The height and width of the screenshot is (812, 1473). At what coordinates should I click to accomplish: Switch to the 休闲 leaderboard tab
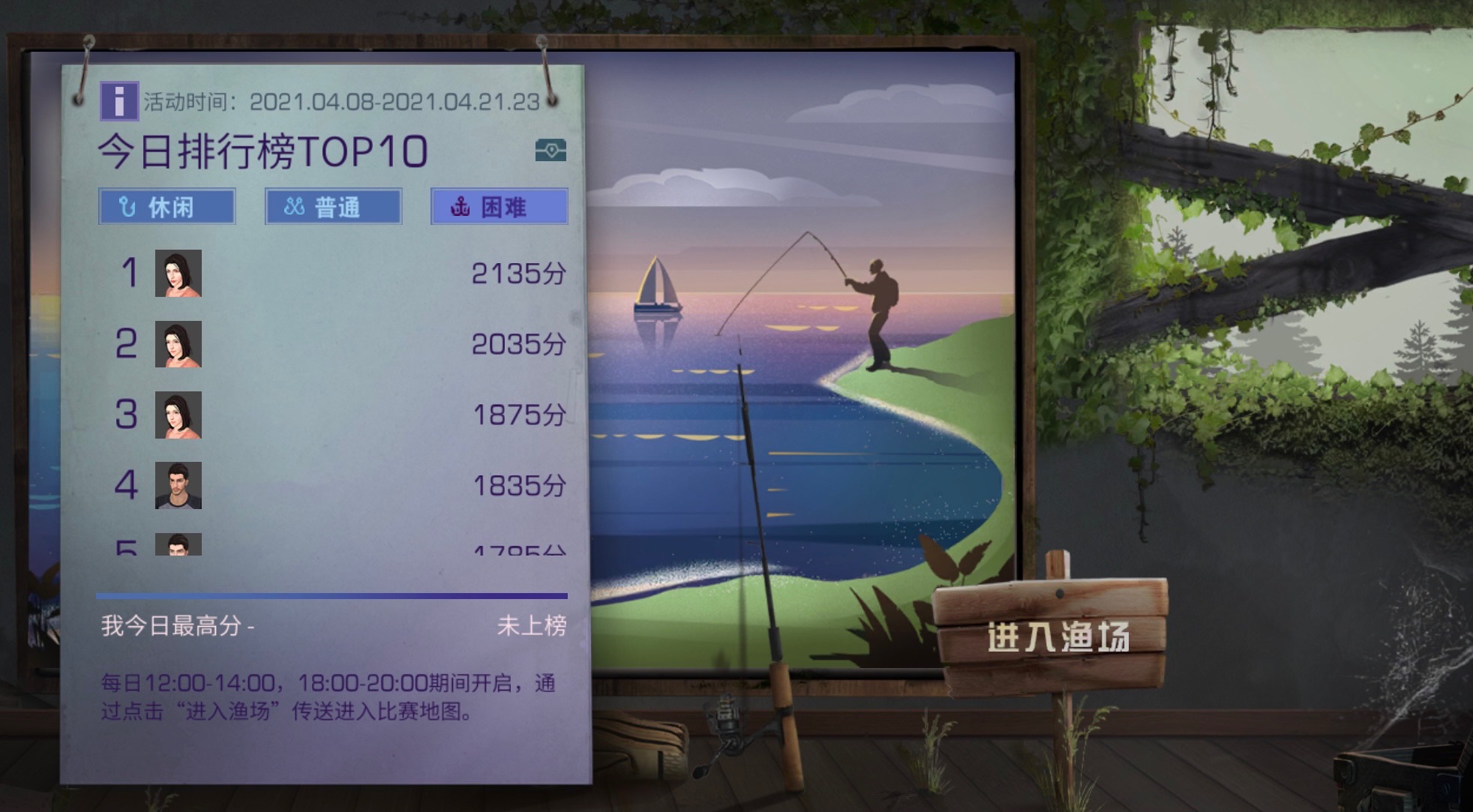click(166, 207)
